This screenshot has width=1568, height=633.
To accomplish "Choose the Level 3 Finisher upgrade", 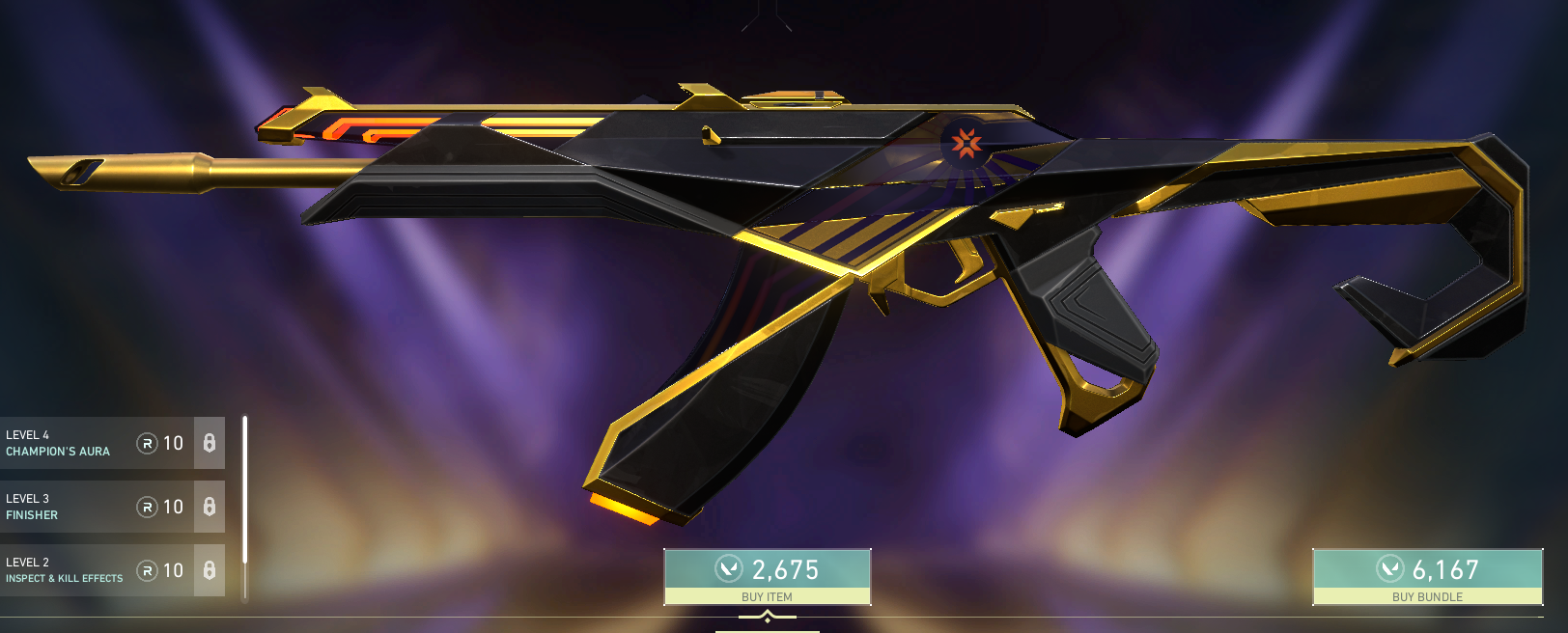I will 97,507.
